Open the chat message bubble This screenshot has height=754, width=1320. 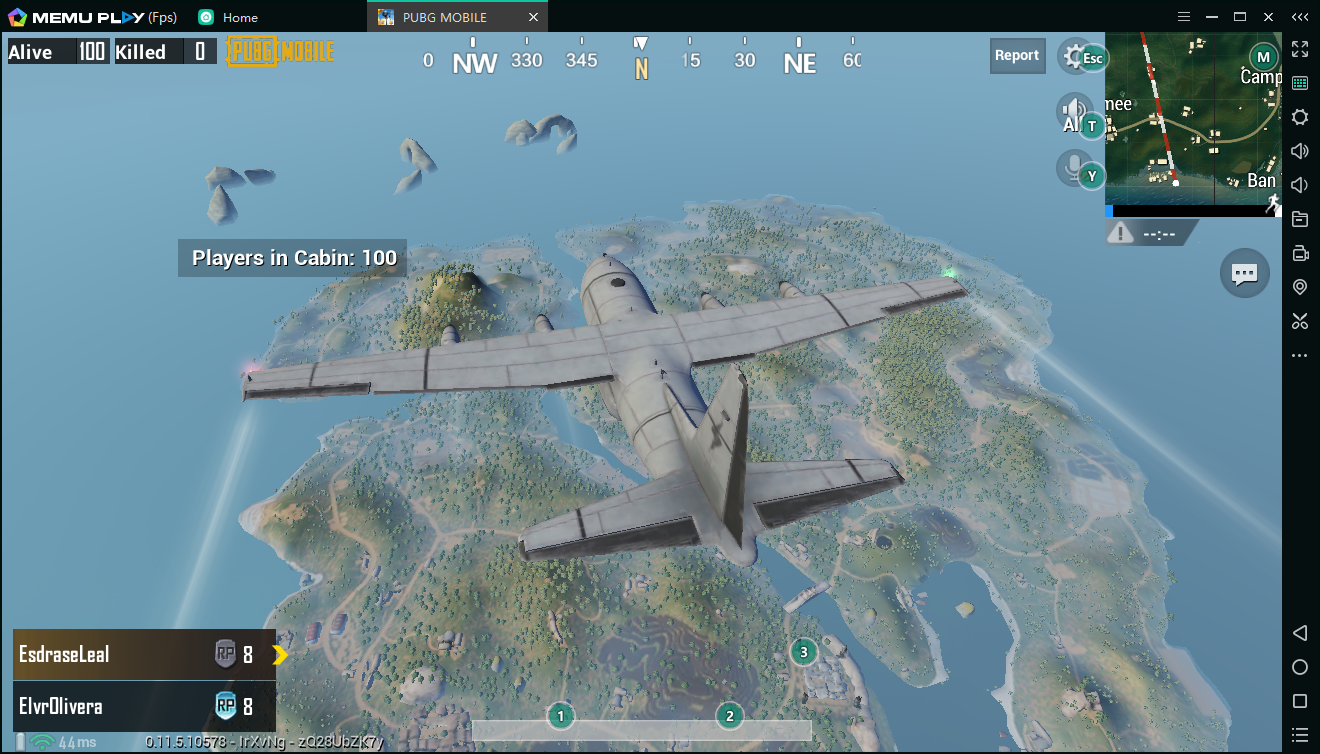[1244, 273]
